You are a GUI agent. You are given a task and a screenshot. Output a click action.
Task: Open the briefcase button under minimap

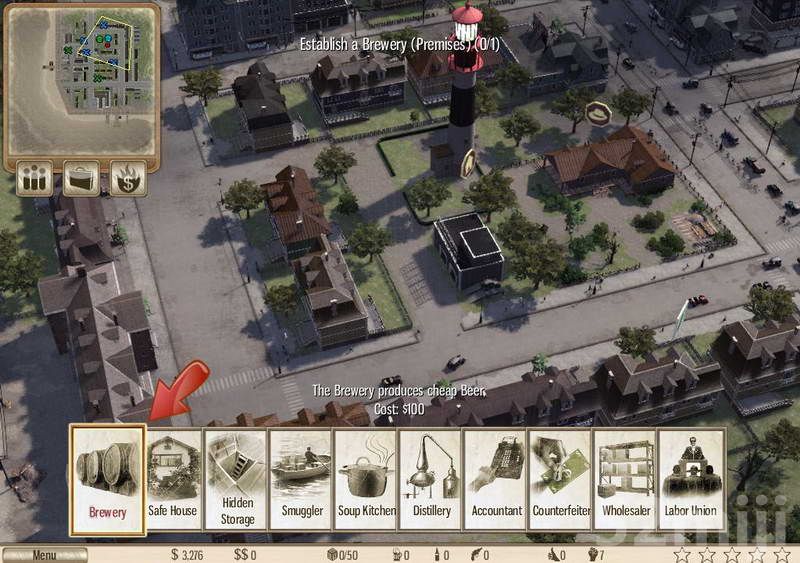[81, 179]
